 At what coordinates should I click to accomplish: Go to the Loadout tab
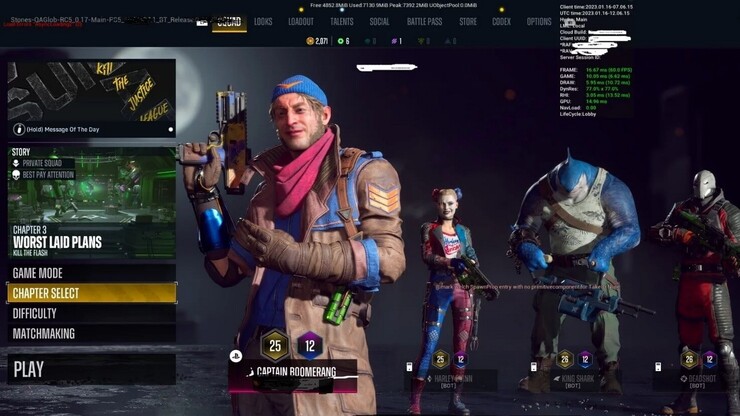(300, 21)
